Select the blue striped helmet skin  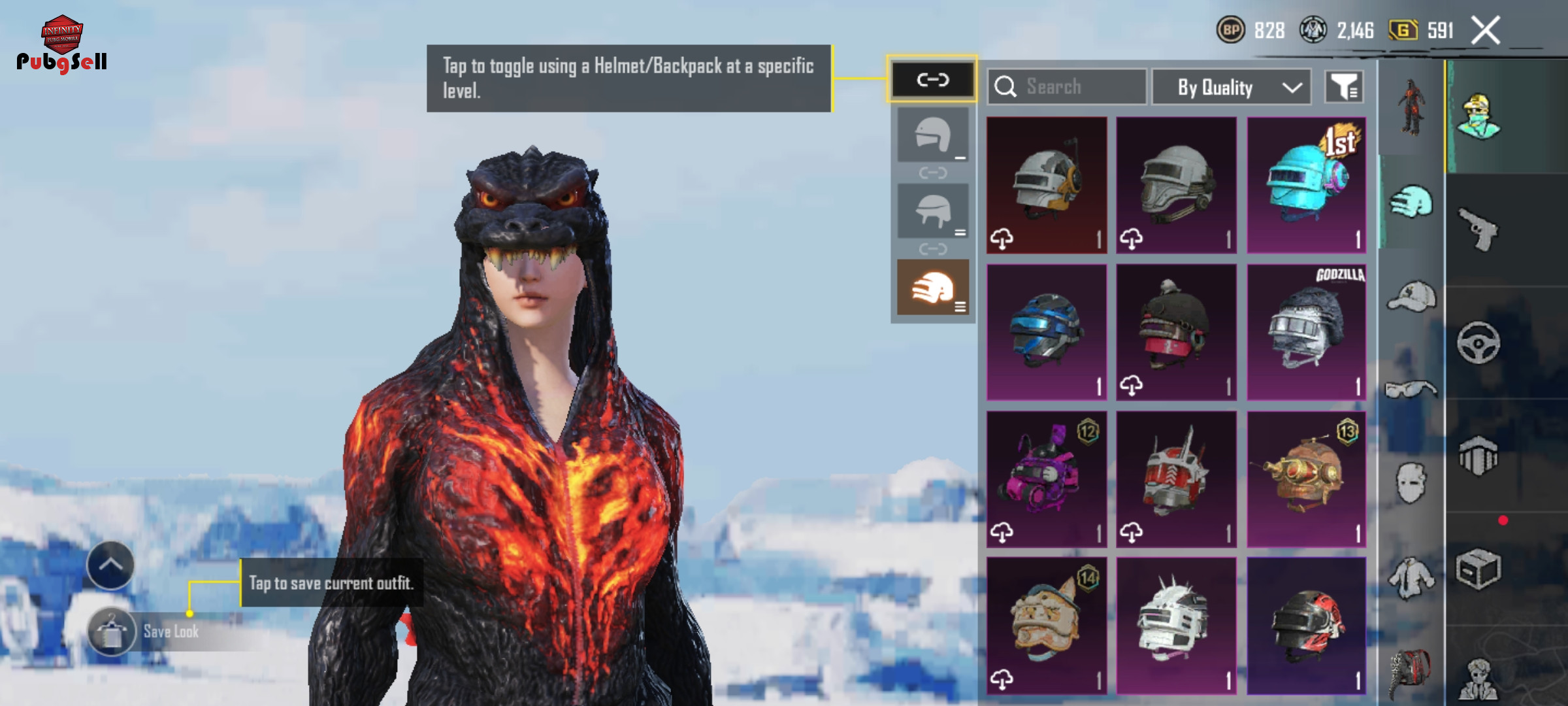(x=1047, y=332)
